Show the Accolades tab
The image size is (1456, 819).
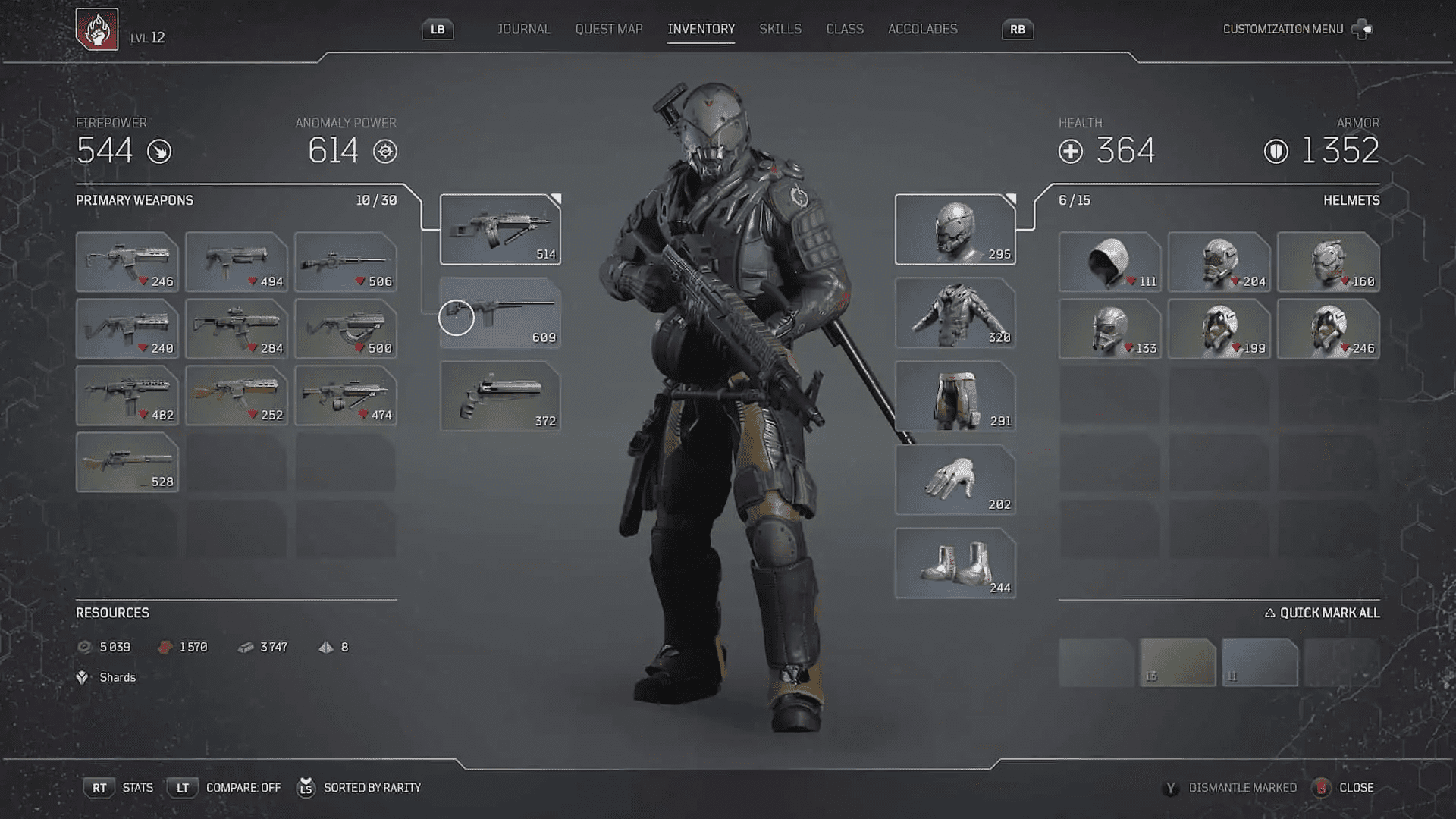point(922,29)
